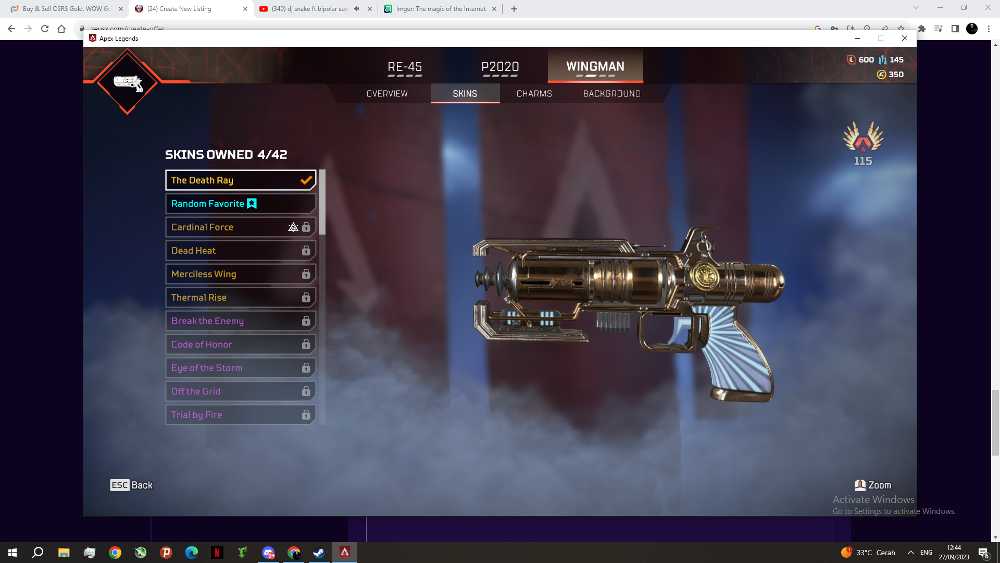Image resolution: width=1000 pixels, height=563 pixels.
Task: Open a new browser tab
Action: click(514, 8)
